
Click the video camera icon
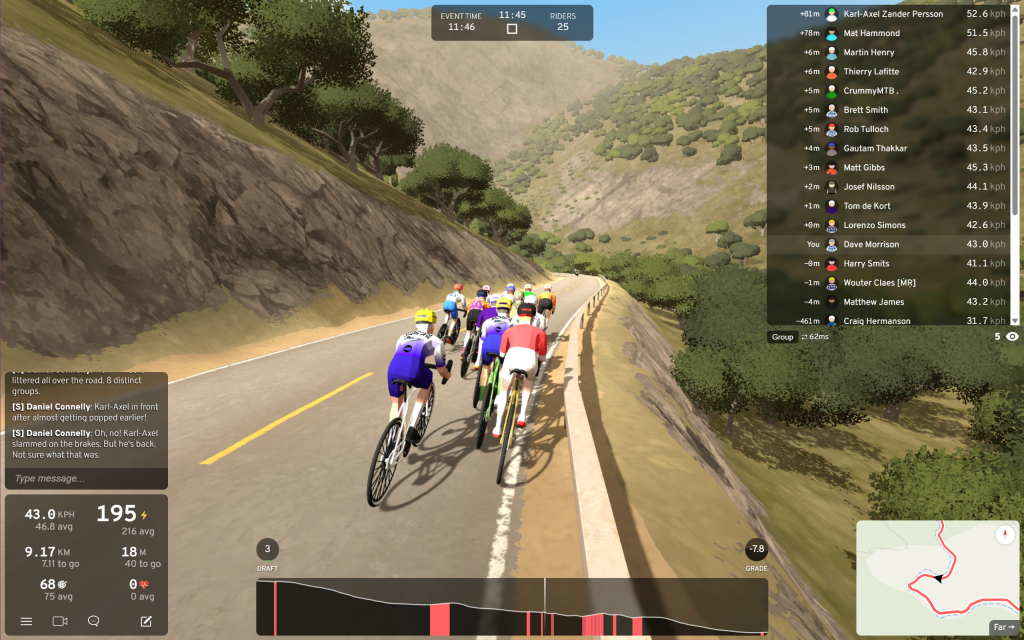(59, 621)
